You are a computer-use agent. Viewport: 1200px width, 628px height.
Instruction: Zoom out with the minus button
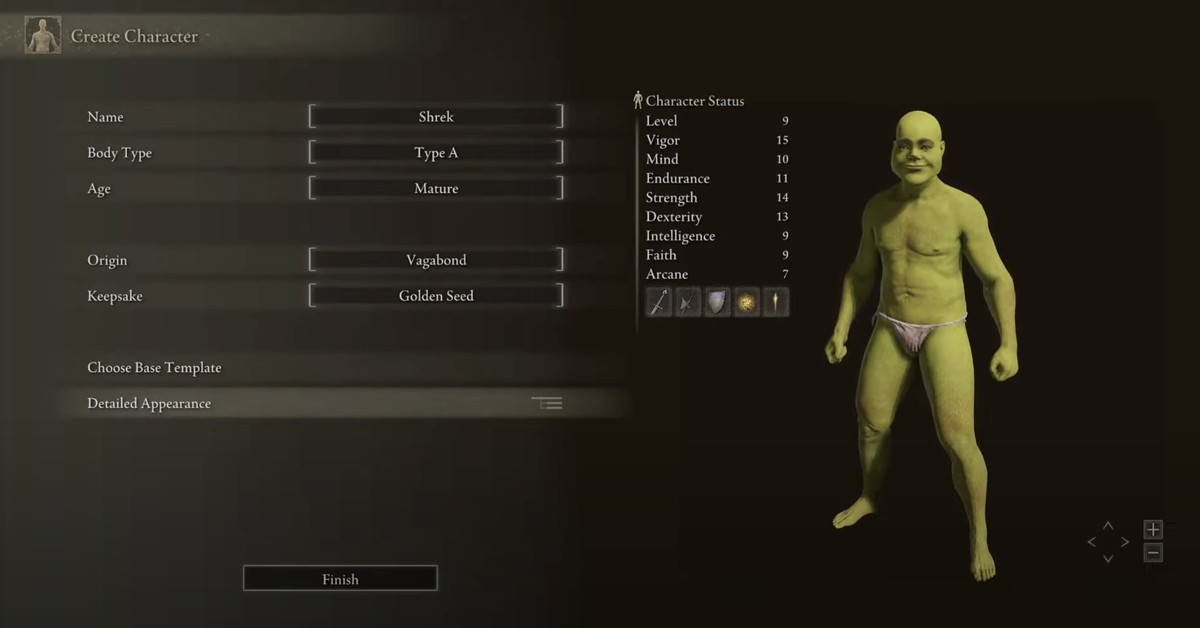coord(1153,553)
